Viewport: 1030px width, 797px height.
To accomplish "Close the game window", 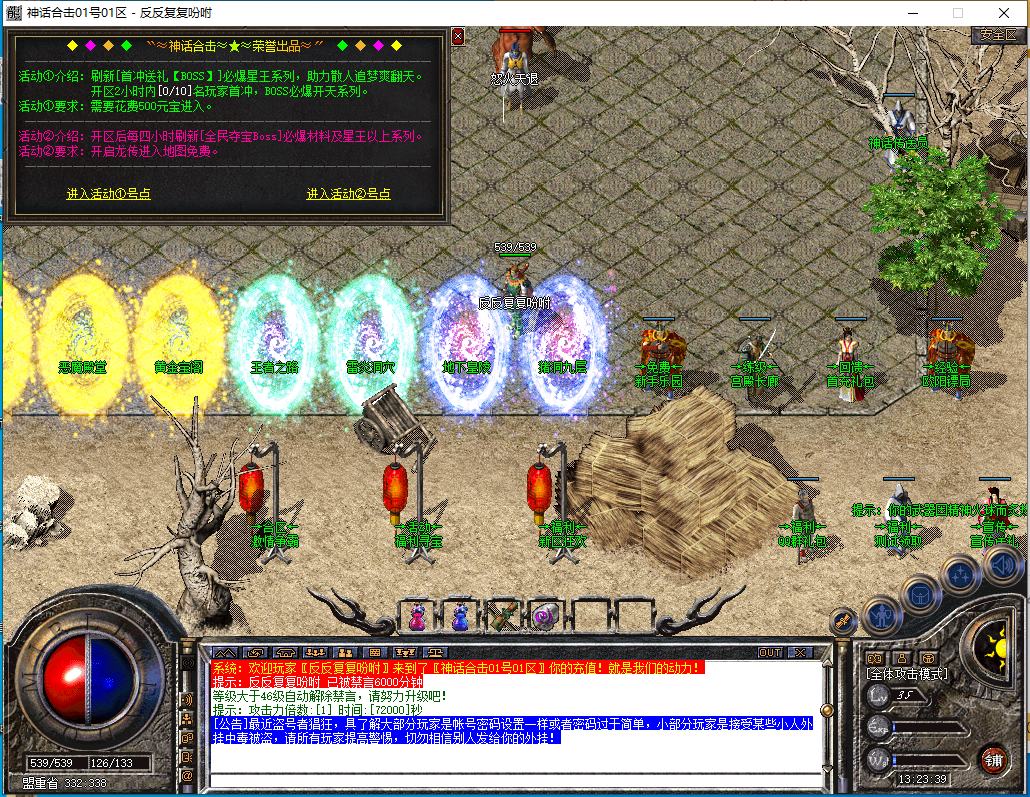I will pos(1003,12).
